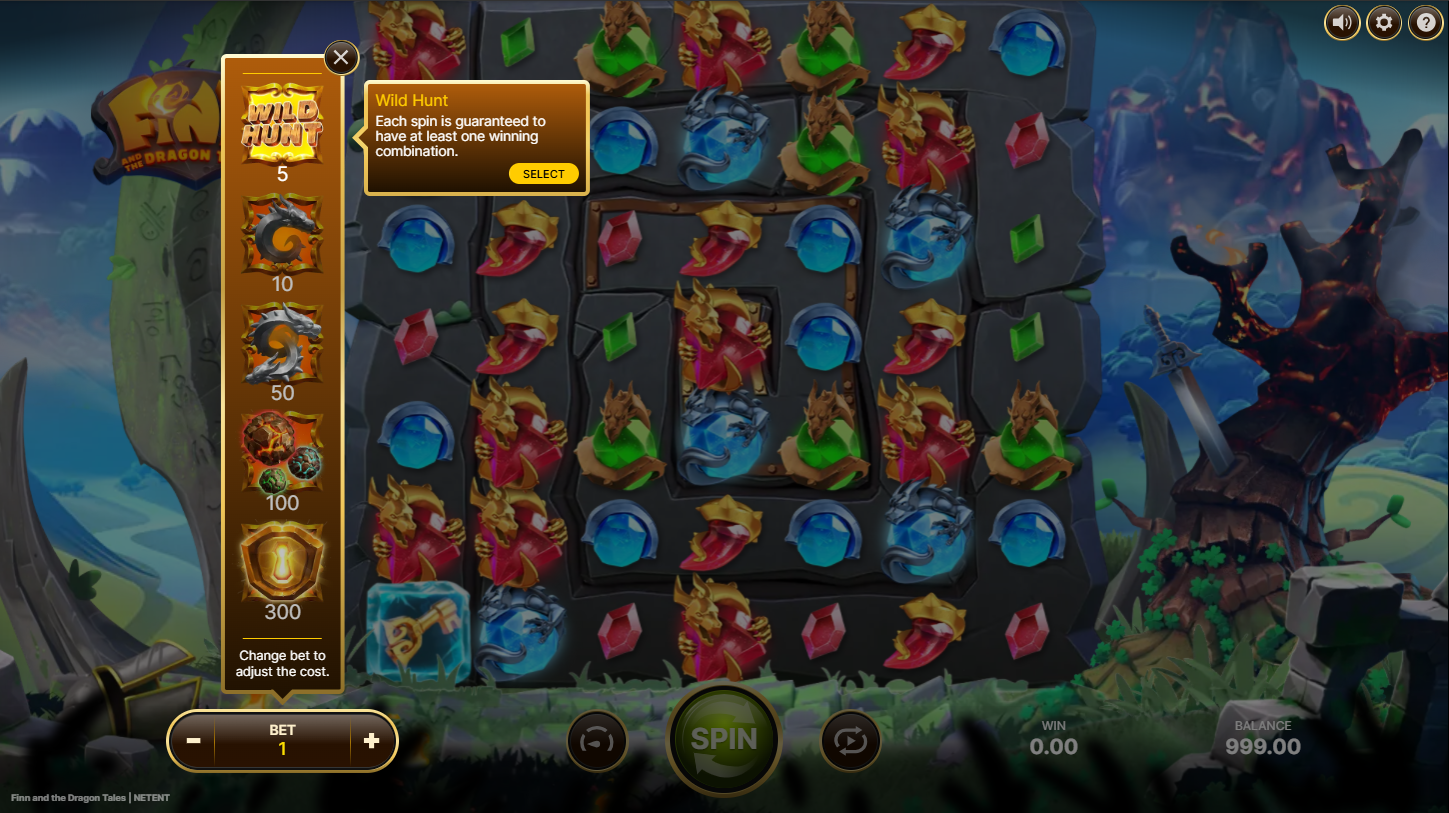Open autoplay with the looping arrows button
Image resolution: width=1449 pixels, height=813 pixels.
851,742
